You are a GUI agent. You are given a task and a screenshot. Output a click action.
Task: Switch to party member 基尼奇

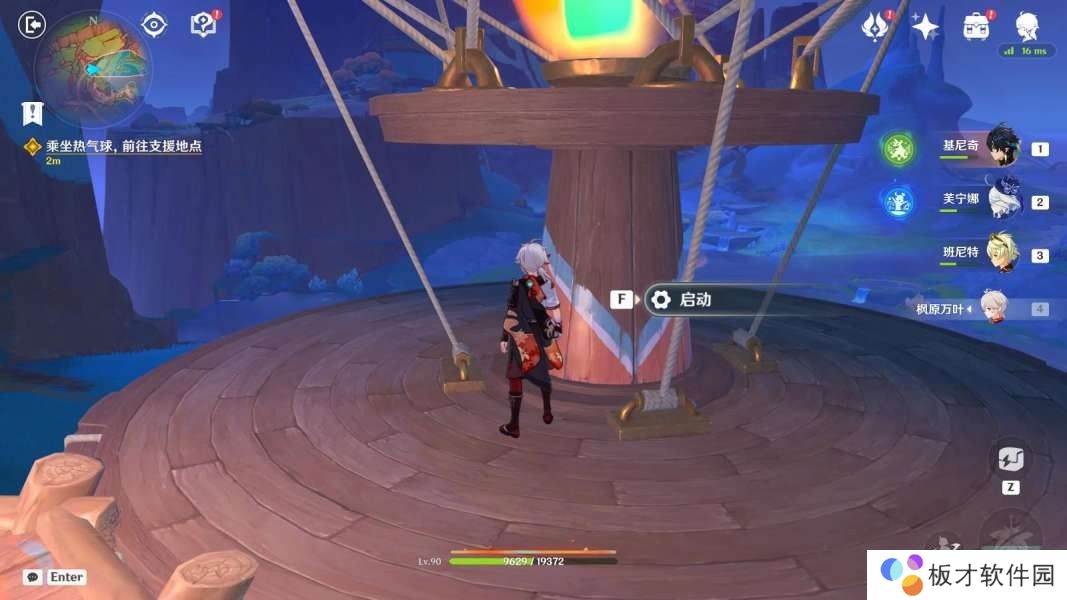(x=1002, y=146)
